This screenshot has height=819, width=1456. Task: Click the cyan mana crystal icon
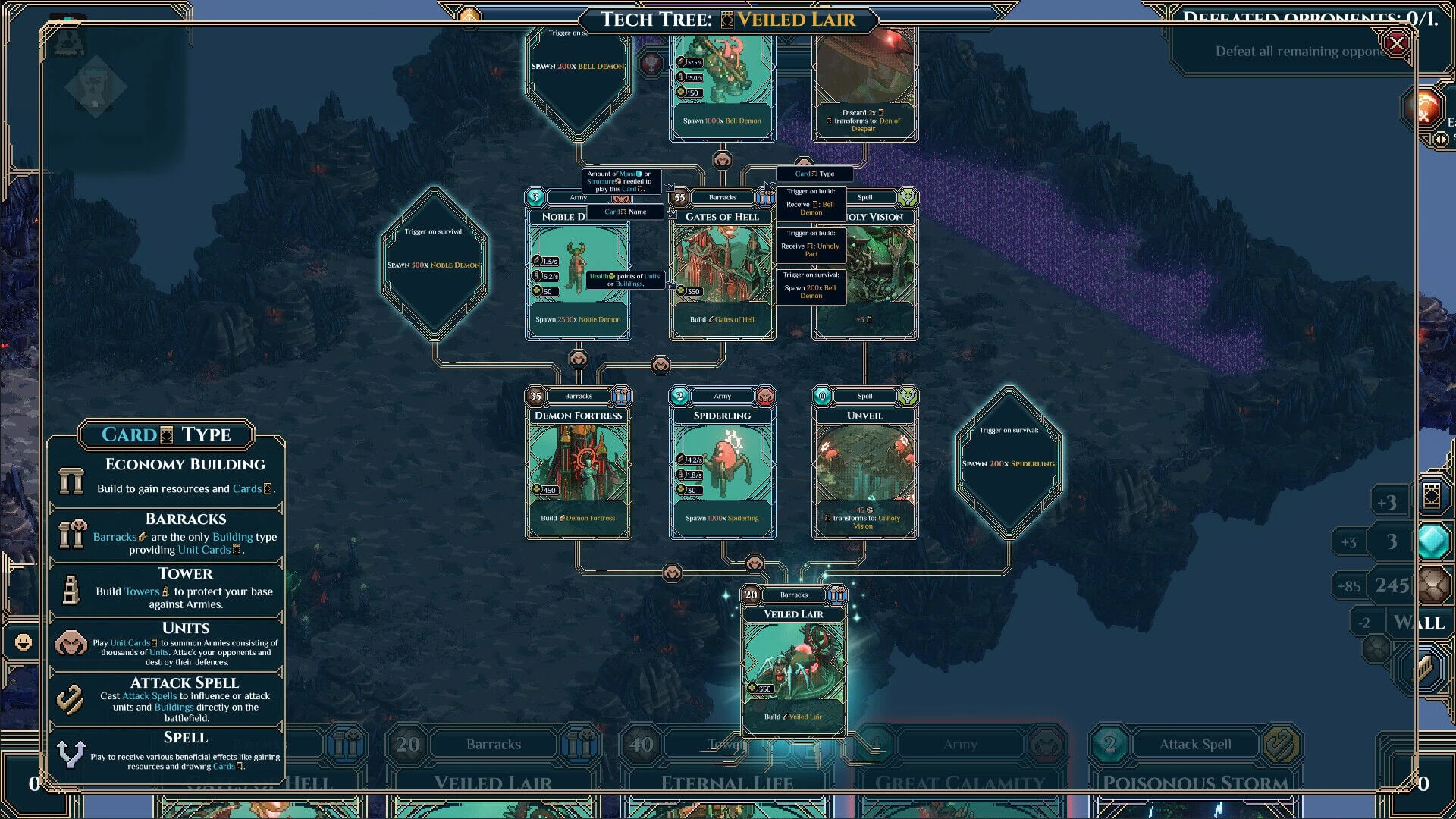pyautogui.click(x=1432, y=541)
